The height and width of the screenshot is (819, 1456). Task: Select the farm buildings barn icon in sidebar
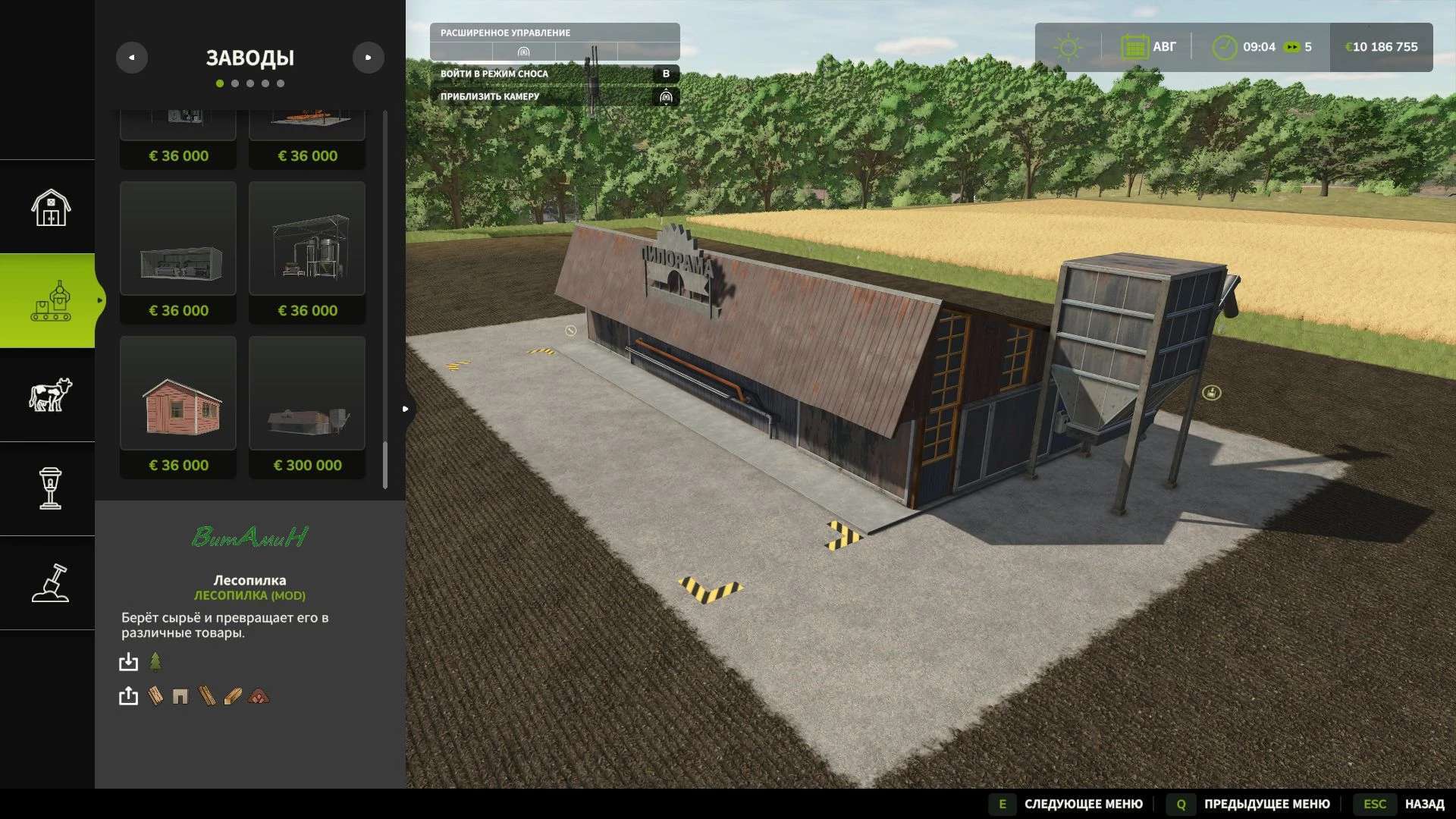pos(50,206)
